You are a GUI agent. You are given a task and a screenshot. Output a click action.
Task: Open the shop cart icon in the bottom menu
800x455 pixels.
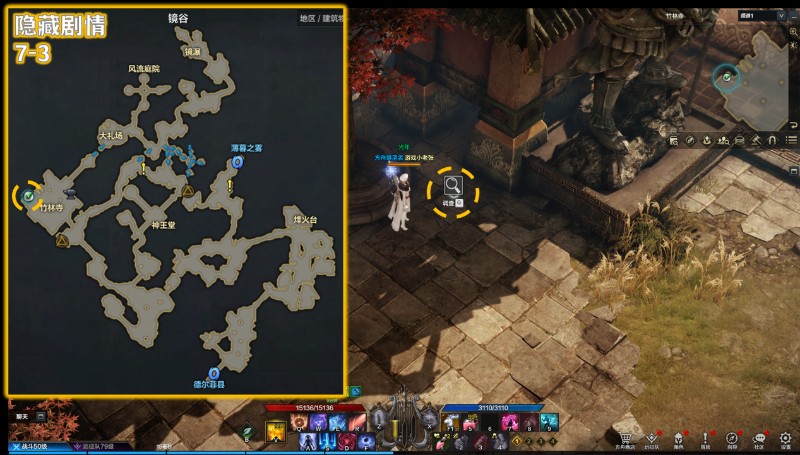pos(626,437)
